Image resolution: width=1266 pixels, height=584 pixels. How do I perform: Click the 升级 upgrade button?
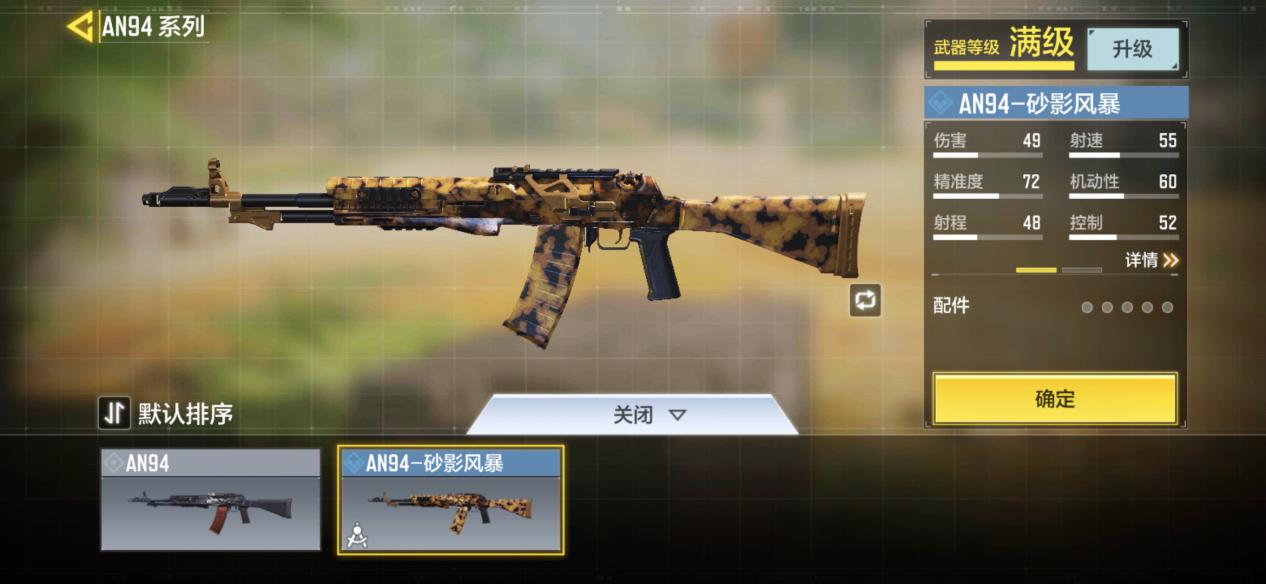[x=1132, y=49]
